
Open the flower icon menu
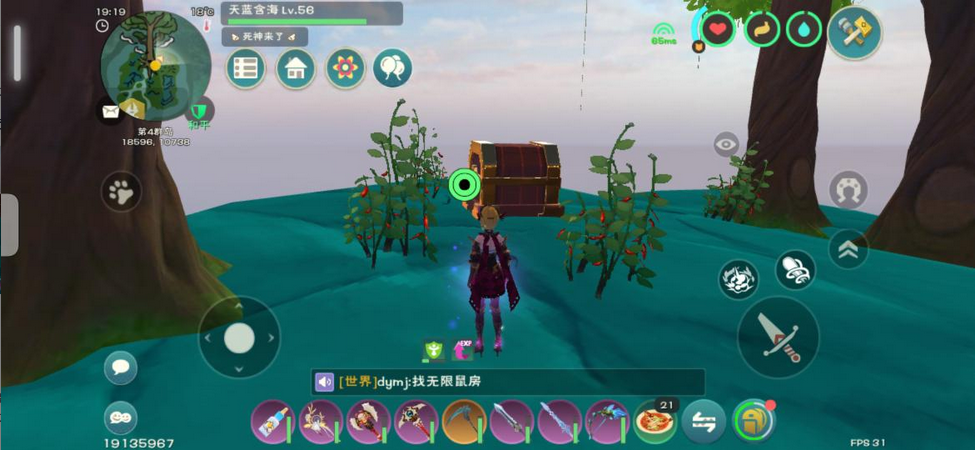(x=345, y=69)
